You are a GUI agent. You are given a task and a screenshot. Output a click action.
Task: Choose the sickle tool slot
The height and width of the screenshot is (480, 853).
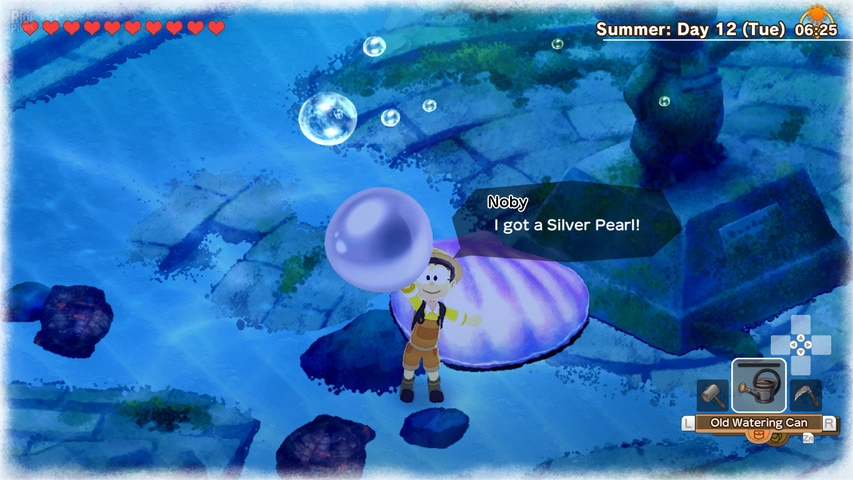pos(806,395)
